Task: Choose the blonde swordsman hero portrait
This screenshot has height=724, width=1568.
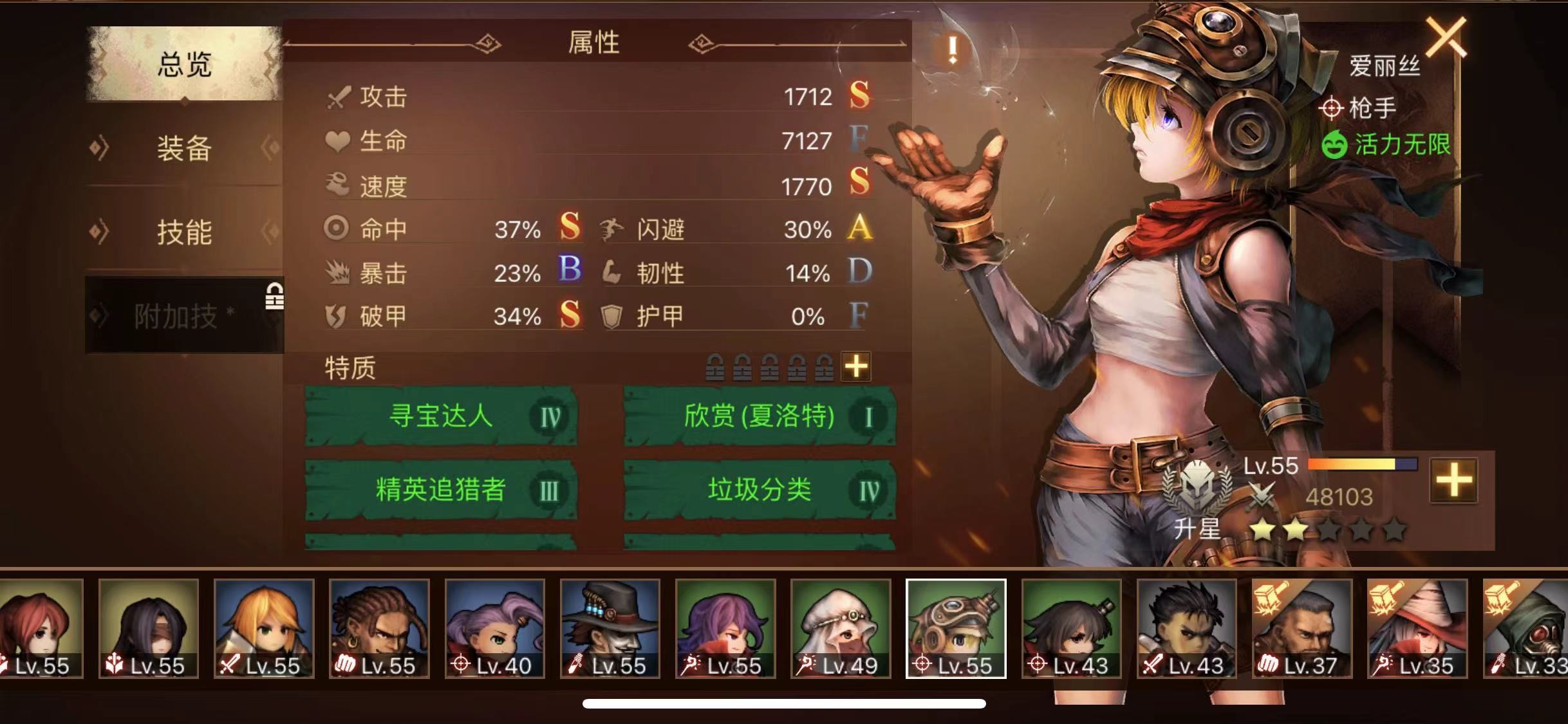Action: [264, 628]
